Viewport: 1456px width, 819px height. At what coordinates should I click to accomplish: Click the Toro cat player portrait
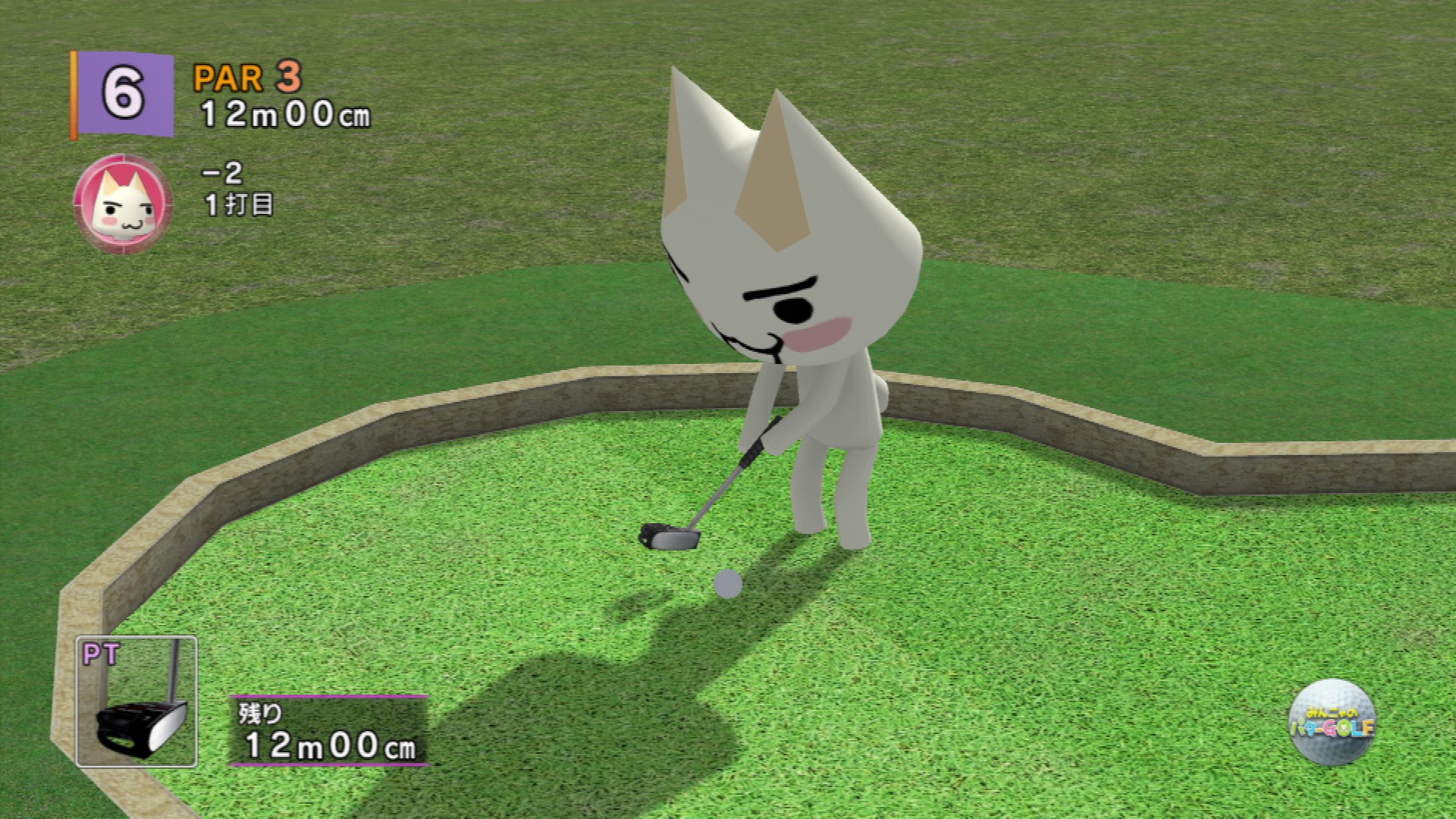(123, 203)
